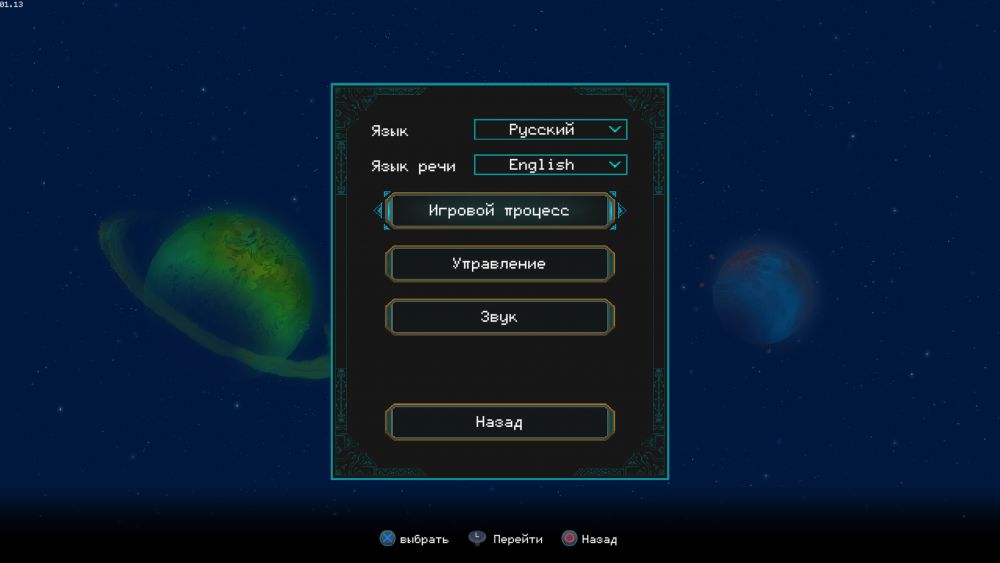Open the Управление settings

pos(499,264)
